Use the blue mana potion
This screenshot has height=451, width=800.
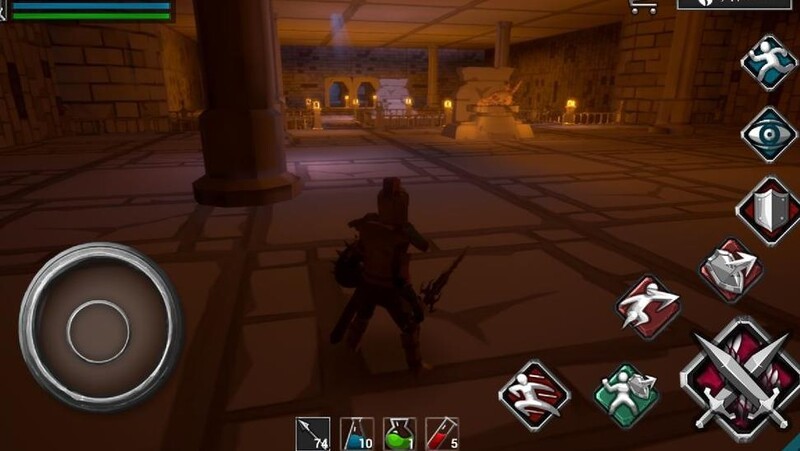[357, 434]
